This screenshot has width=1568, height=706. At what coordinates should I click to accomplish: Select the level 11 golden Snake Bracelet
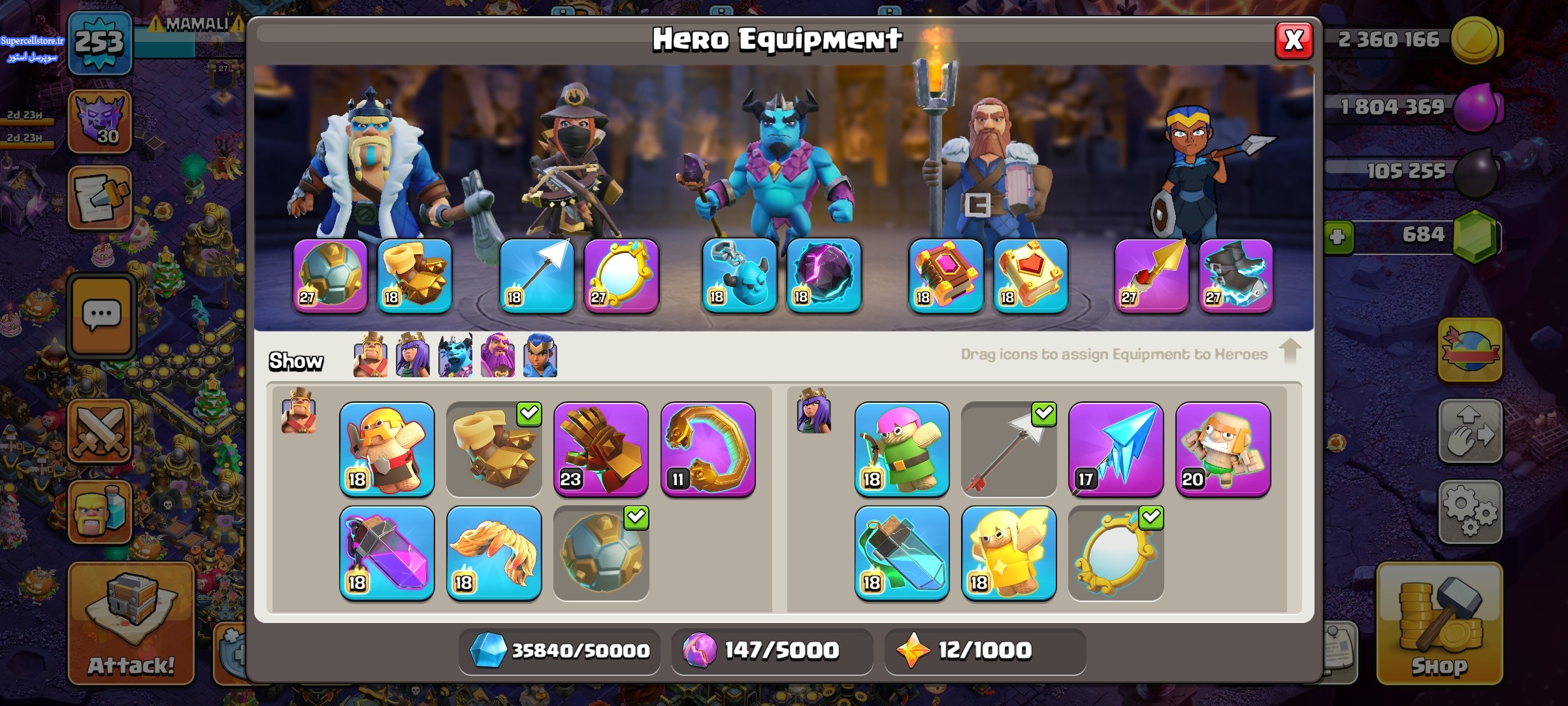coord(708,449)
